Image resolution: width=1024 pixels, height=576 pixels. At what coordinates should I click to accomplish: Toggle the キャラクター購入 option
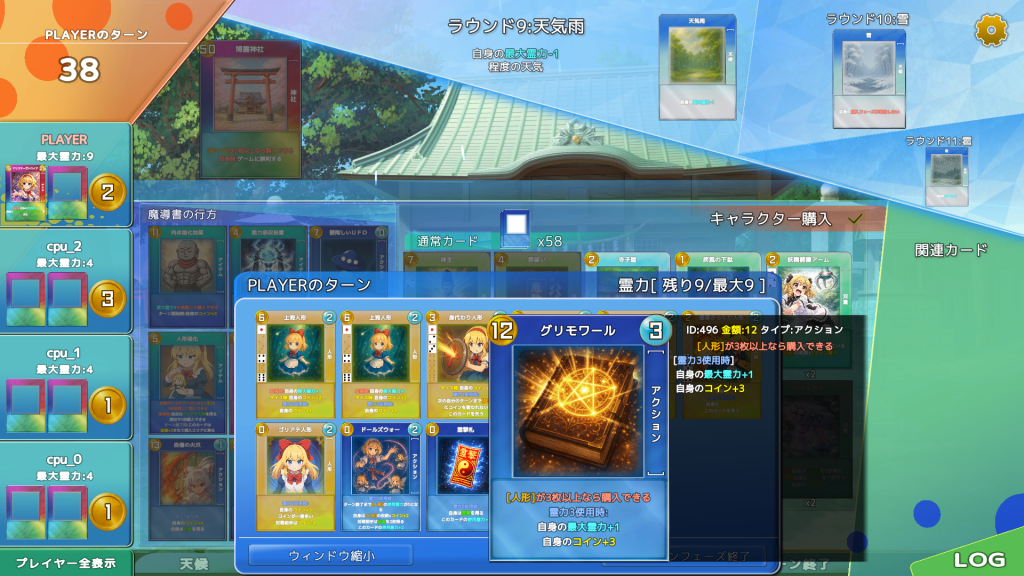(855, 218)
